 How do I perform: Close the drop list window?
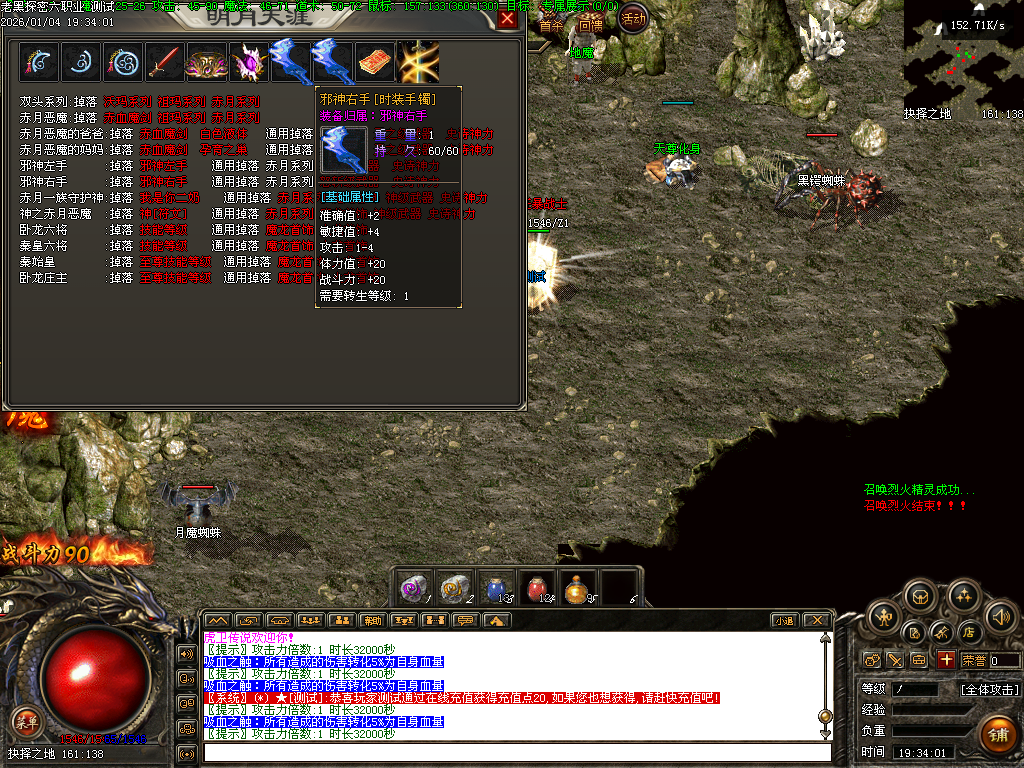click(x=508, y=17)
